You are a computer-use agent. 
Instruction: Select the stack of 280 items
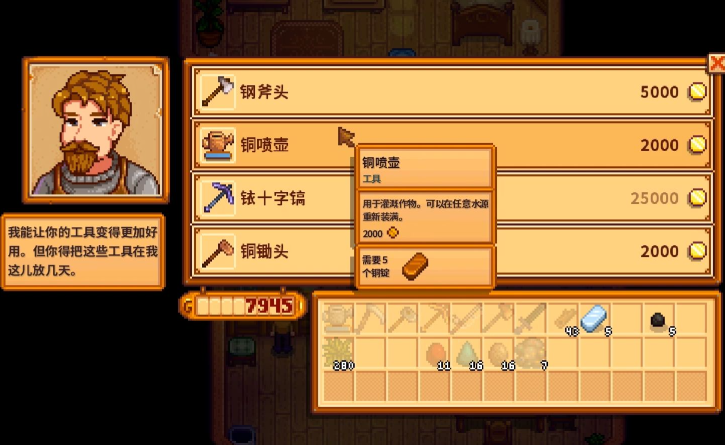pyautogui.click(x=338, y=353)
